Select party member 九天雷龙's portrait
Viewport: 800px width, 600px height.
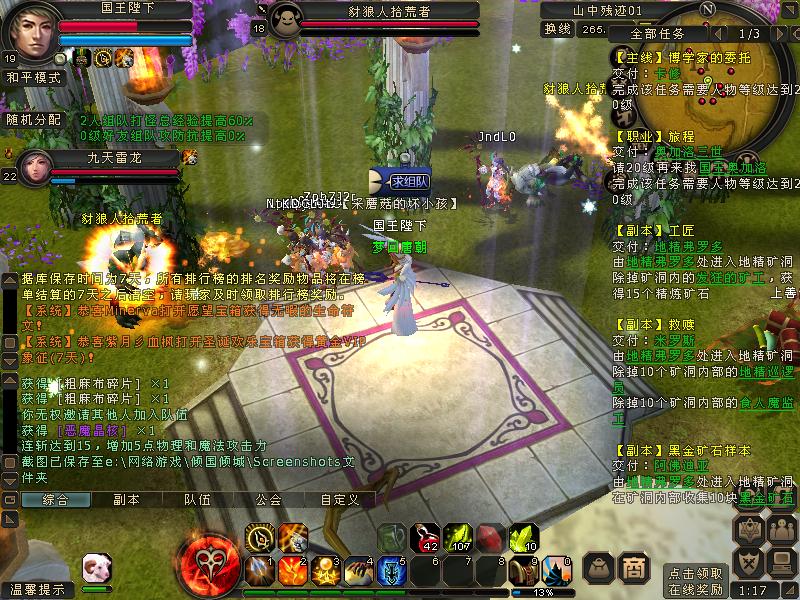[x=31, y=166]
